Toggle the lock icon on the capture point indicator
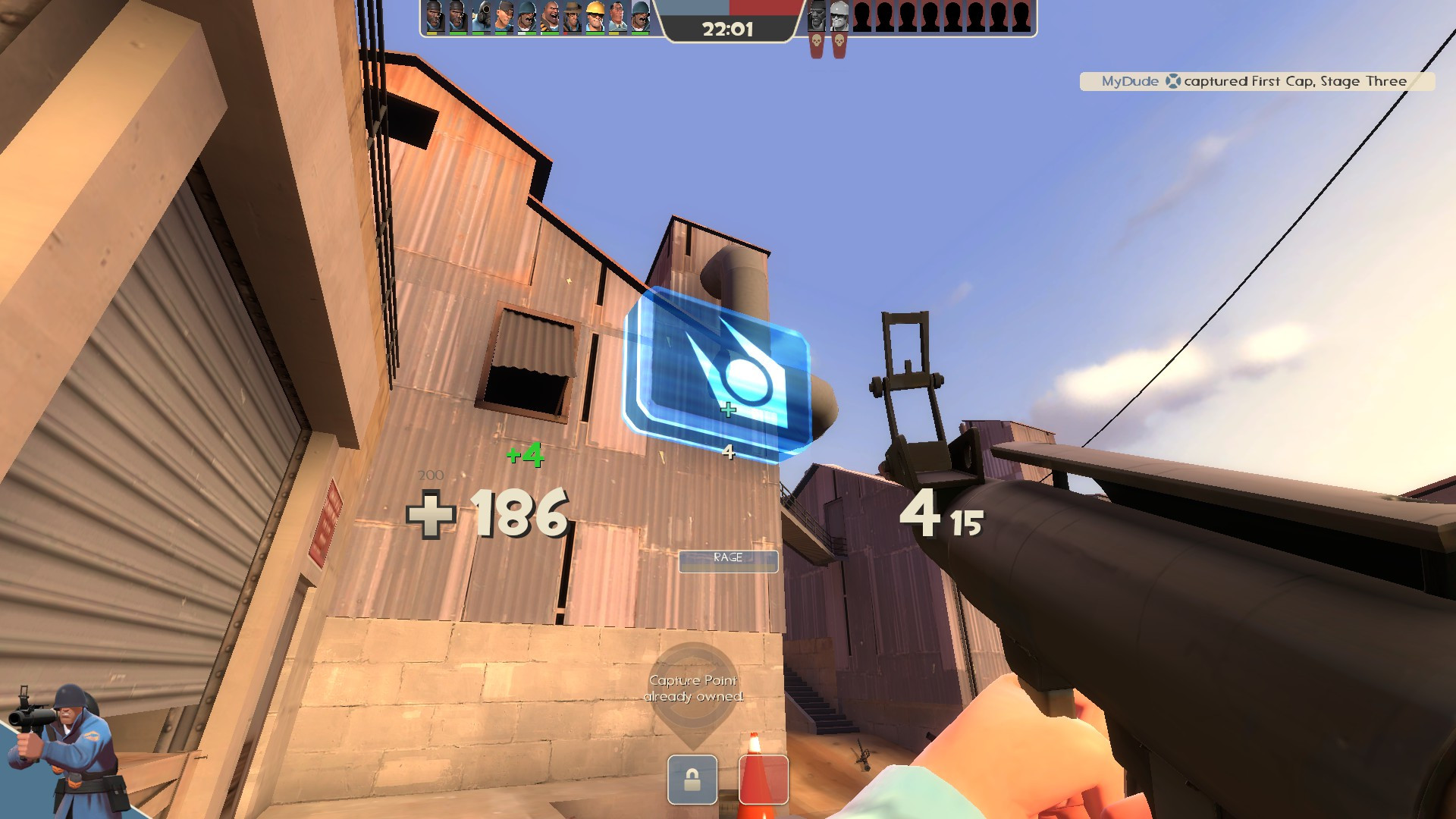Viewport: 1456px width, 819px height. point(692,780)
